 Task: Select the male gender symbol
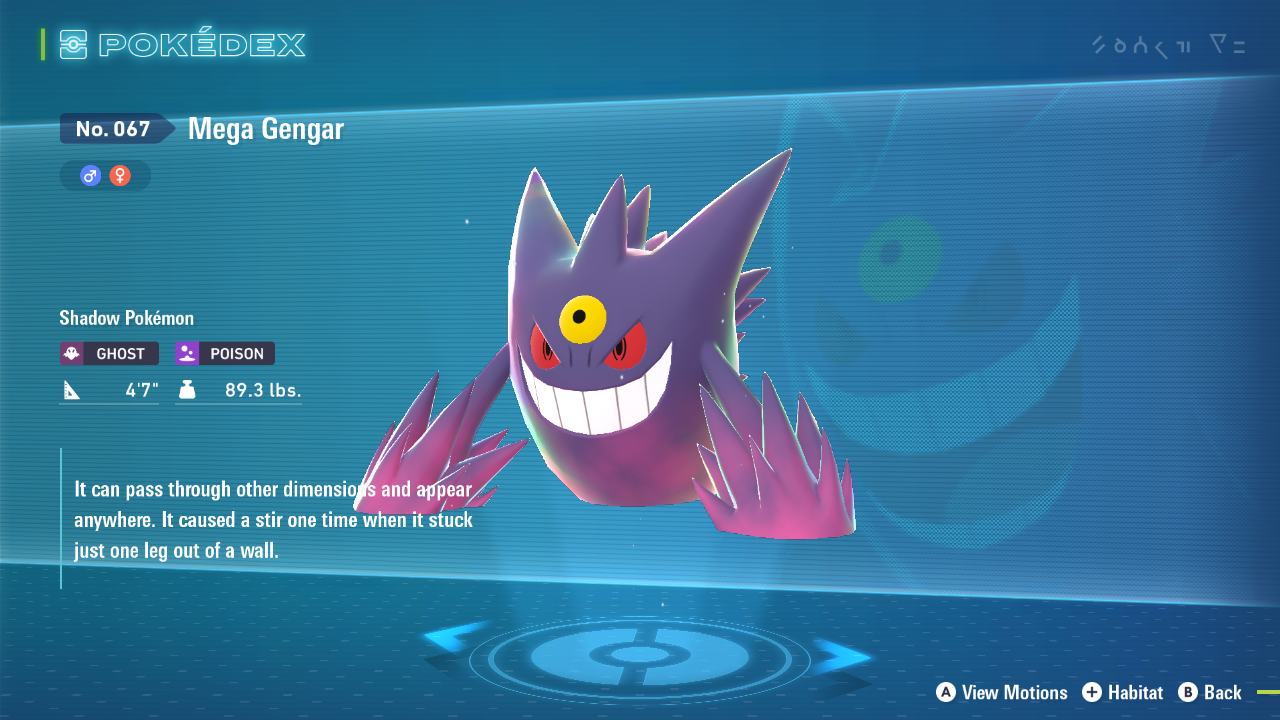point(91,175)
